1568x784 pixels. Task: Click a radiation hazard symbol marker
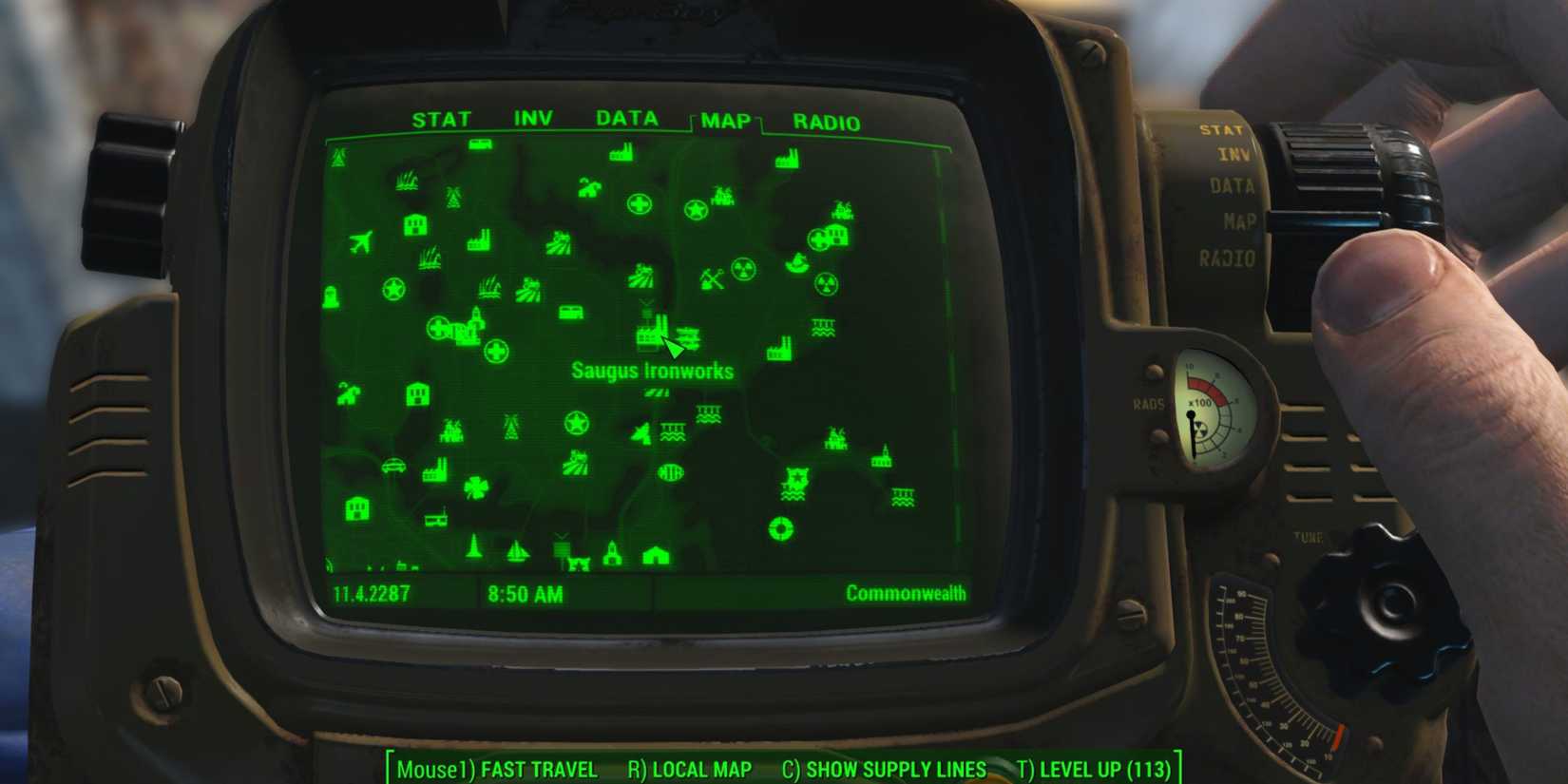(x=741, y=271)
